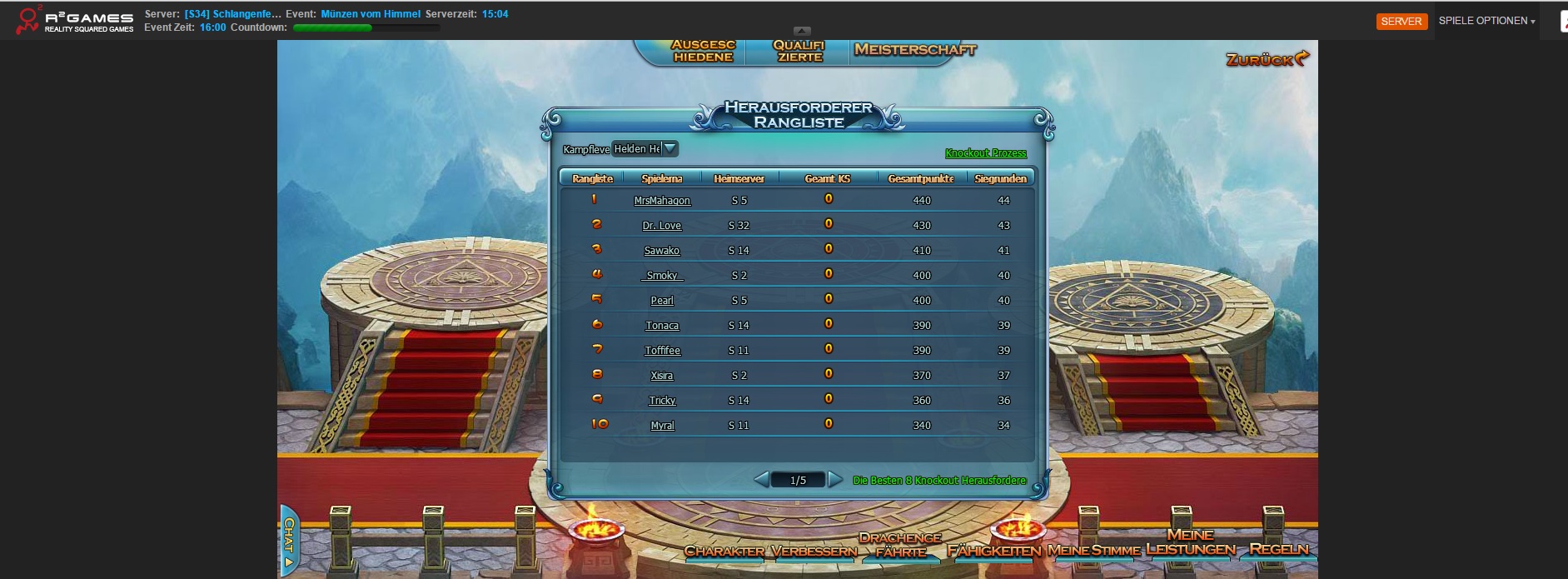This screenshot has width=1568, height=579.
Task: Select the Meisterschaft tab
Action: (x=914, y=50)
